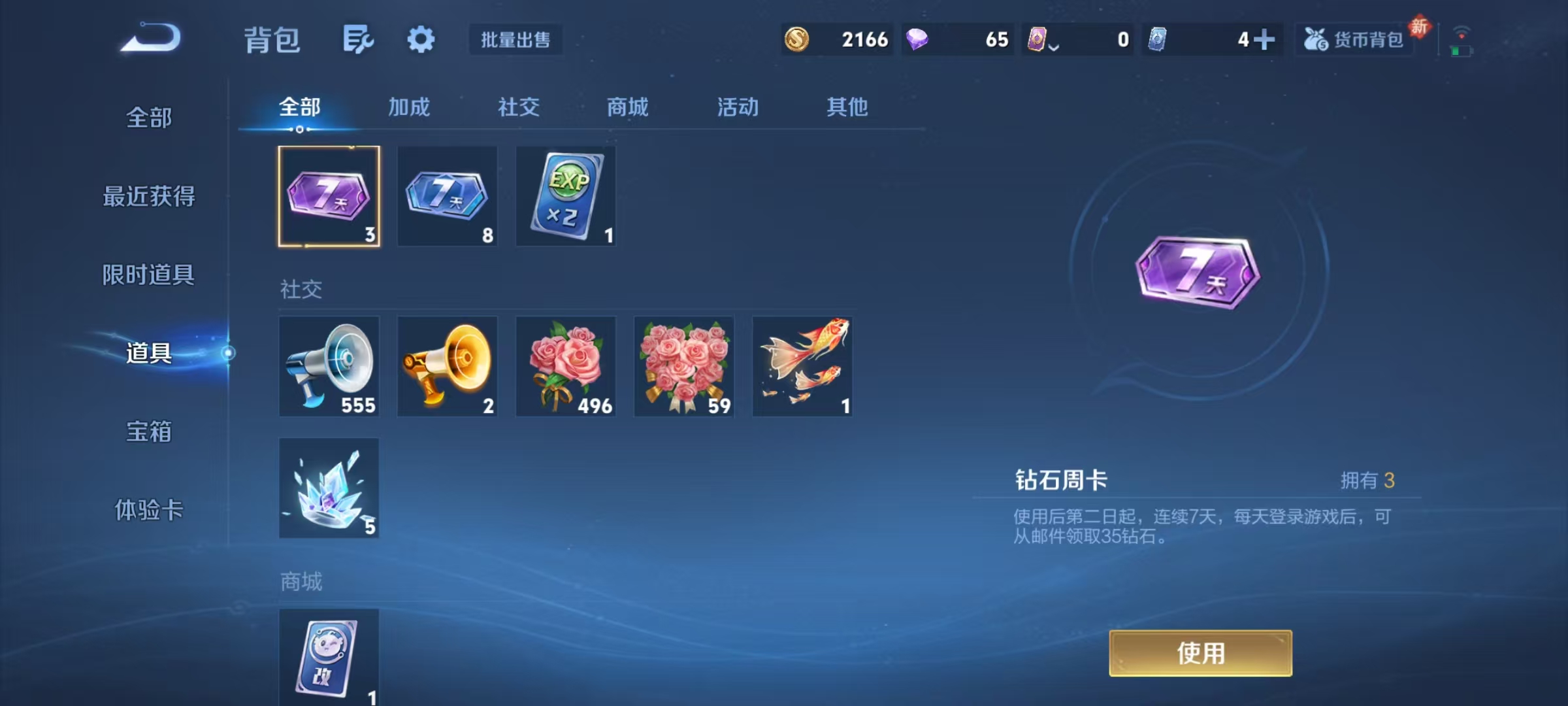Open the settings gear icon
Viewport: 1568px width, 706px height.
(x=421, y=39)
